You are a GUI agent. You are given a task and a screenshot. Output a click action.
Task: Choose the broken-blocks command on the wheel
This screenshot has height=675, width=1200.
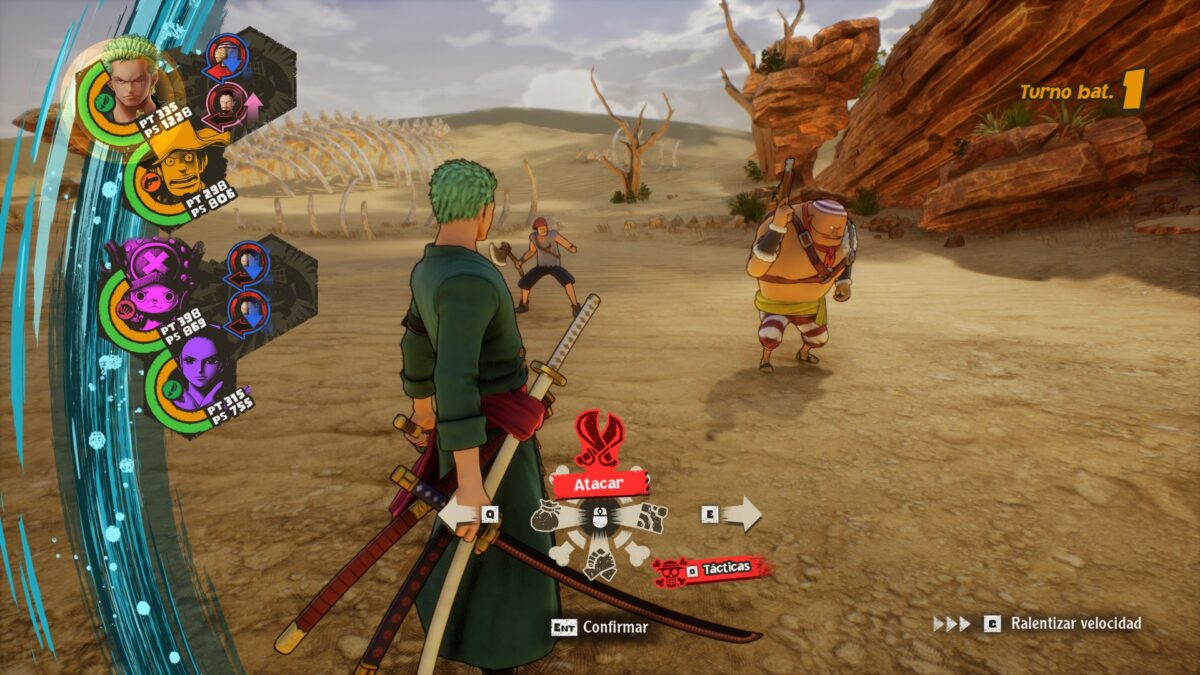click(x=650, y=516)
